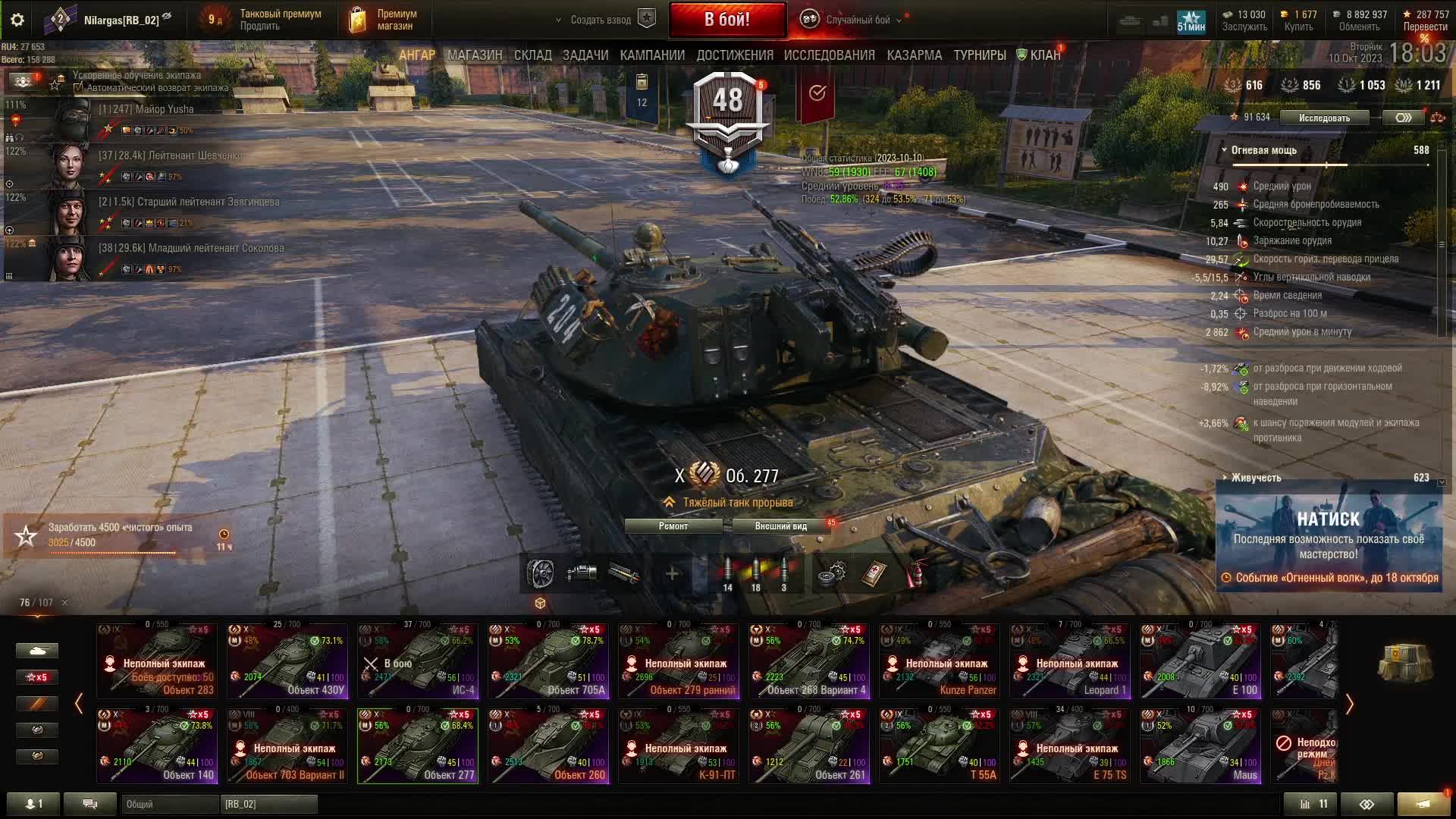The height and width of the screenshot is (819, 1456).
Task: Select the Объект 140 tank in carousel
Action: 157,745
